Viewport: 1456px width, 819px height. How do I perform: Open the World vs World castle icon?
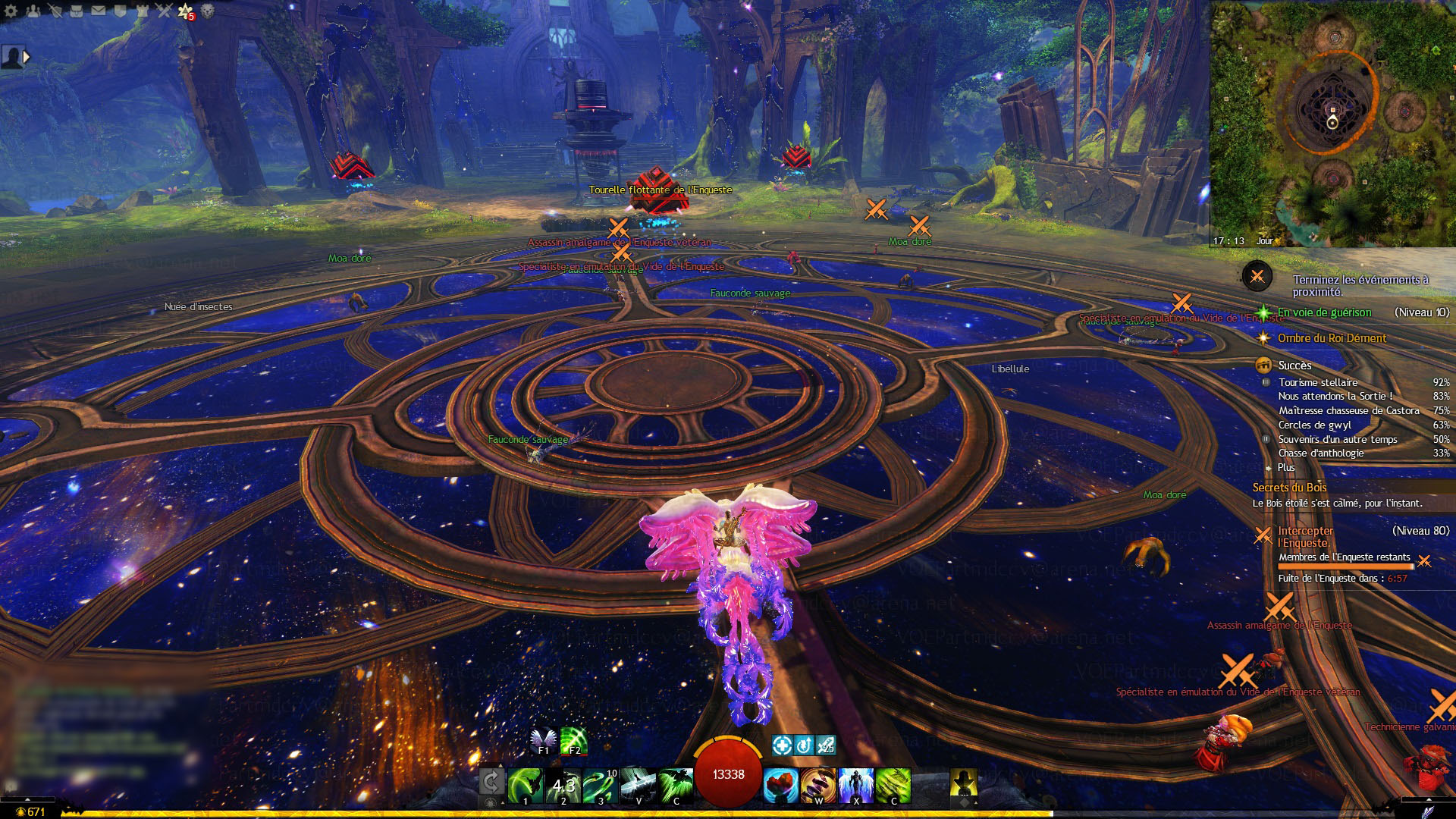[x=142, y=11]
